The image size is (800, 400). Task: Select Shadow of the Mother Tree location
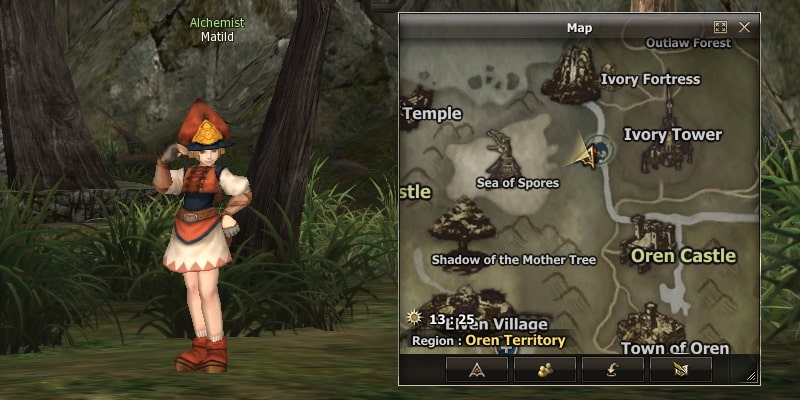513,260
